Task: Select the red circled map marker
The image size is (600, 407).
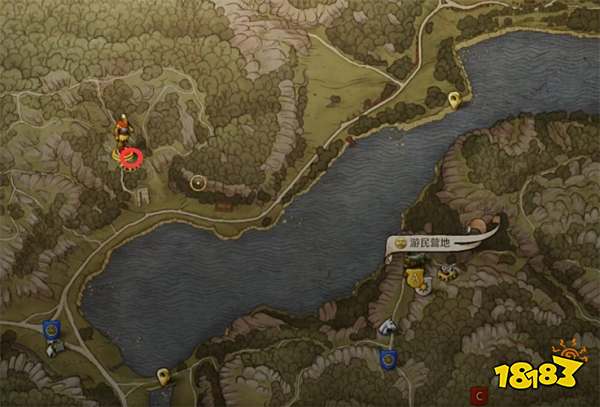Action: click(131, 156)
